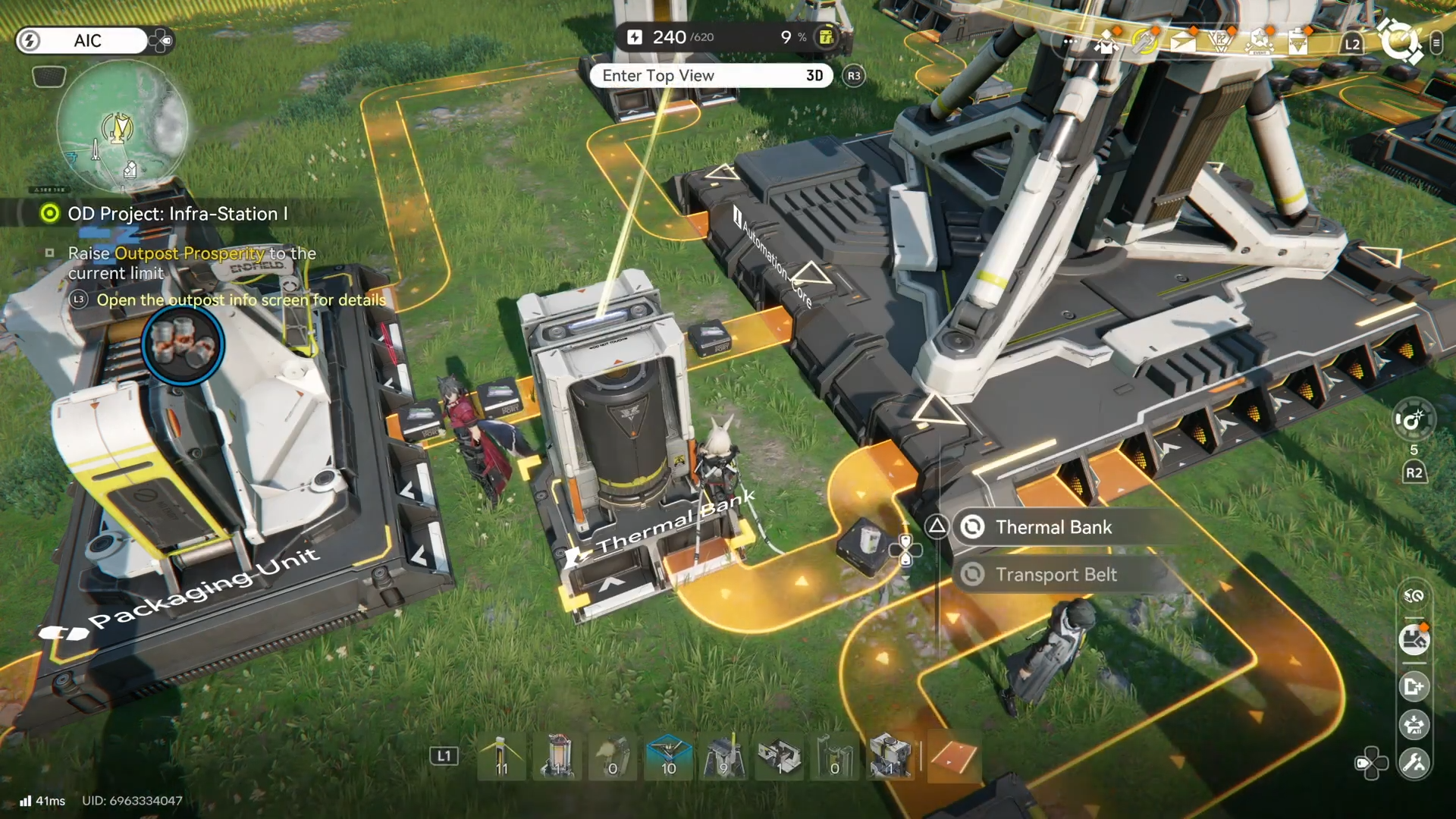Open the clipboard icon in top bar
This screenshot has height=819, width=1456.
click(x=1298, y=41)
